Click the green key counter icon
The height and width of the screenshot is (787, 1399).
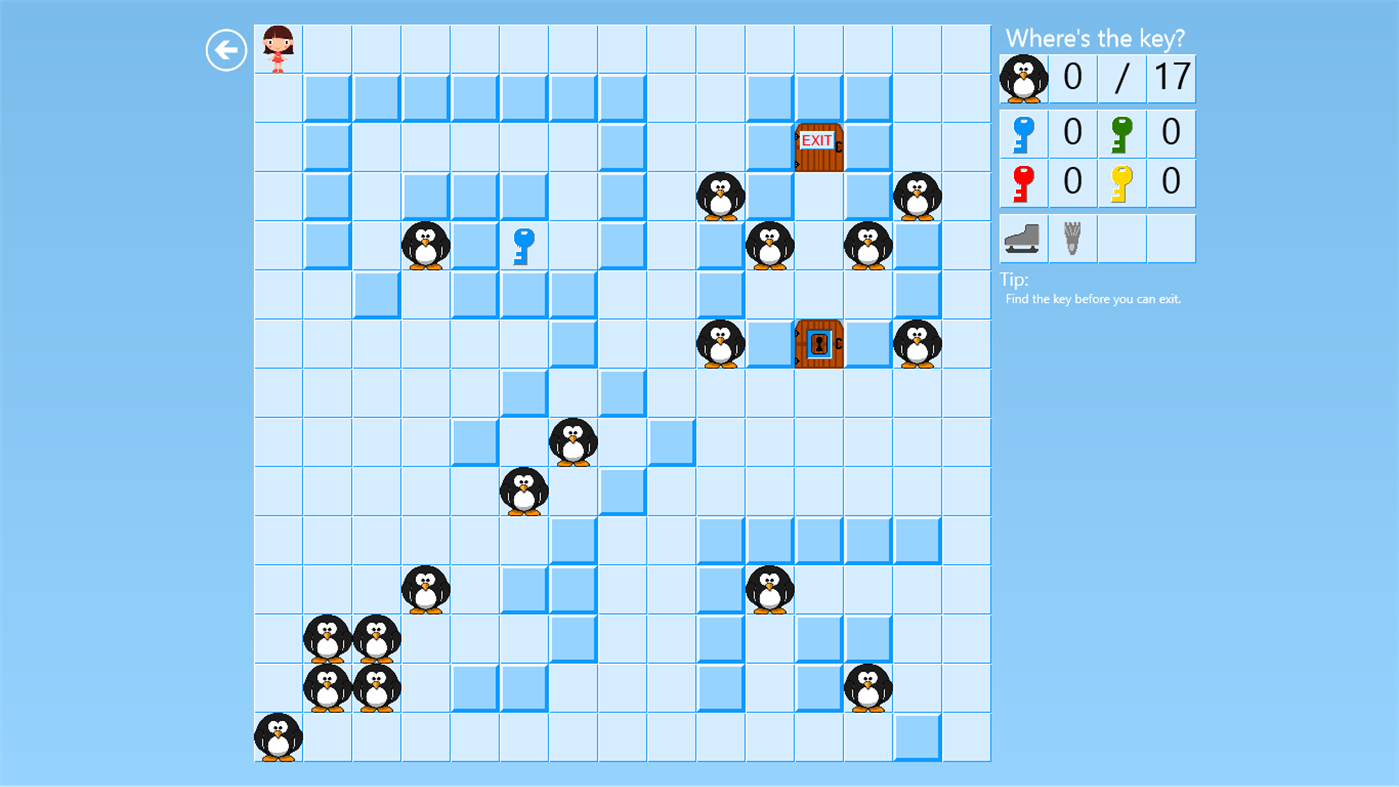[x=1121, y=132]
